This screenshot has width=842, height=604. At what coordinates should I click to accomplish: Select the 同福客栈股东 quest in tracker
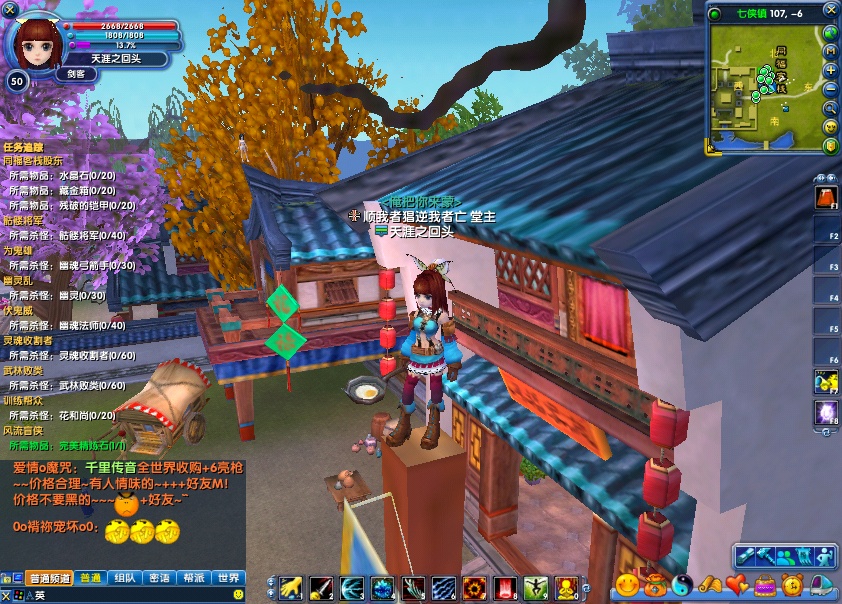32,160
